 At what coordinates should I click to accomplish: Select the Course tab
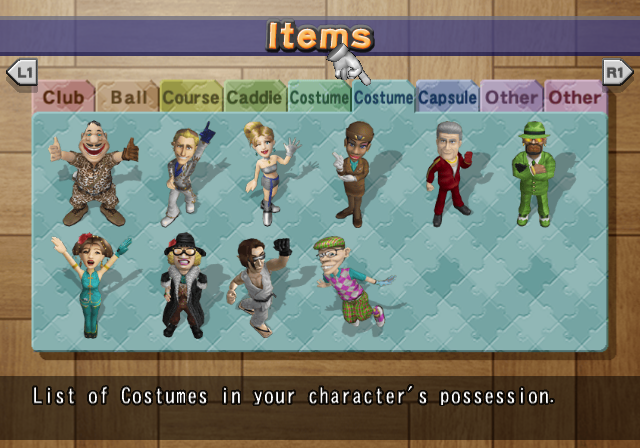tap(191, 98)
